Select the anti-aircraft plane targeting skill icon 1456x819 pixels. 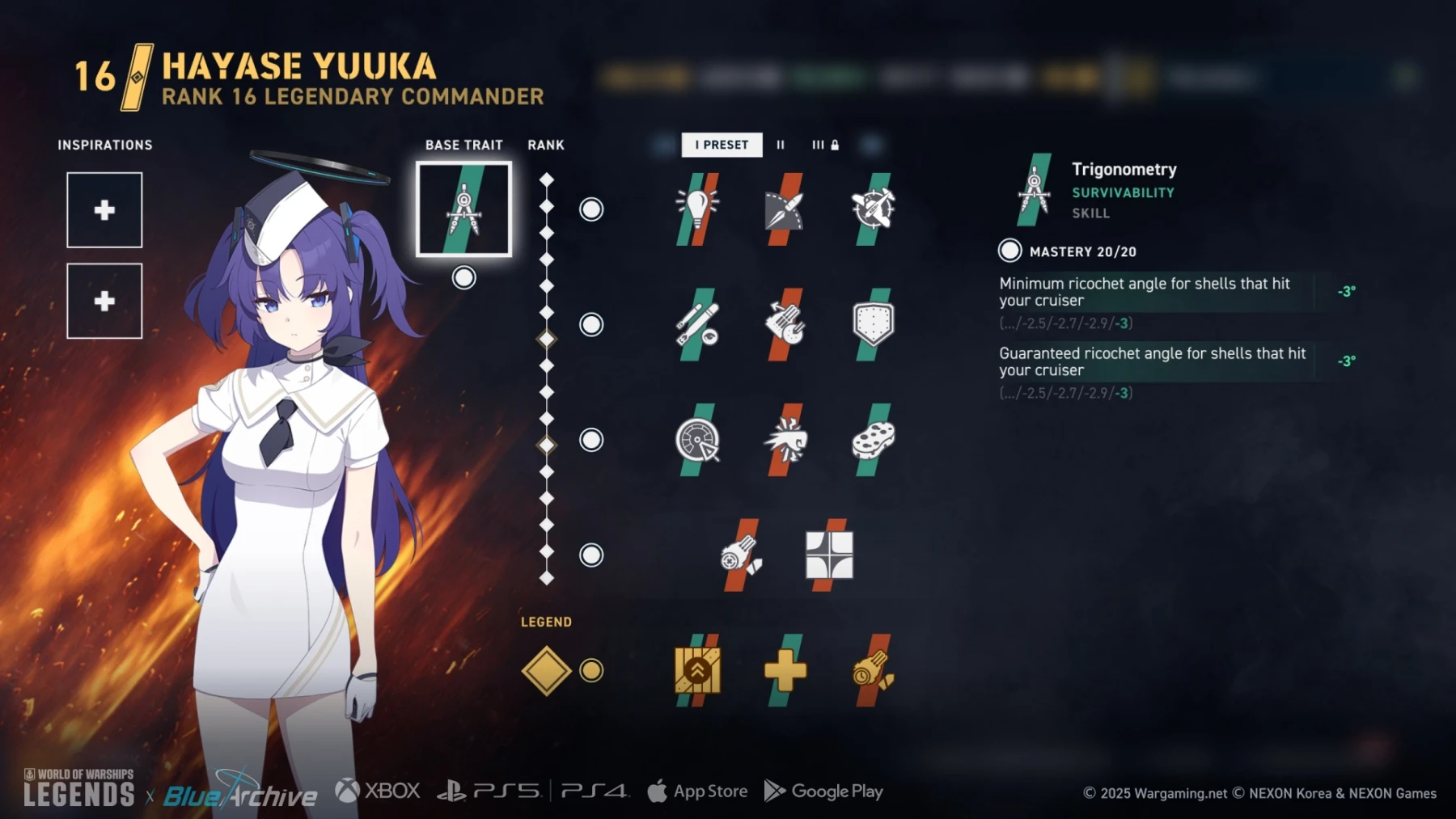(x=870, y=209)
